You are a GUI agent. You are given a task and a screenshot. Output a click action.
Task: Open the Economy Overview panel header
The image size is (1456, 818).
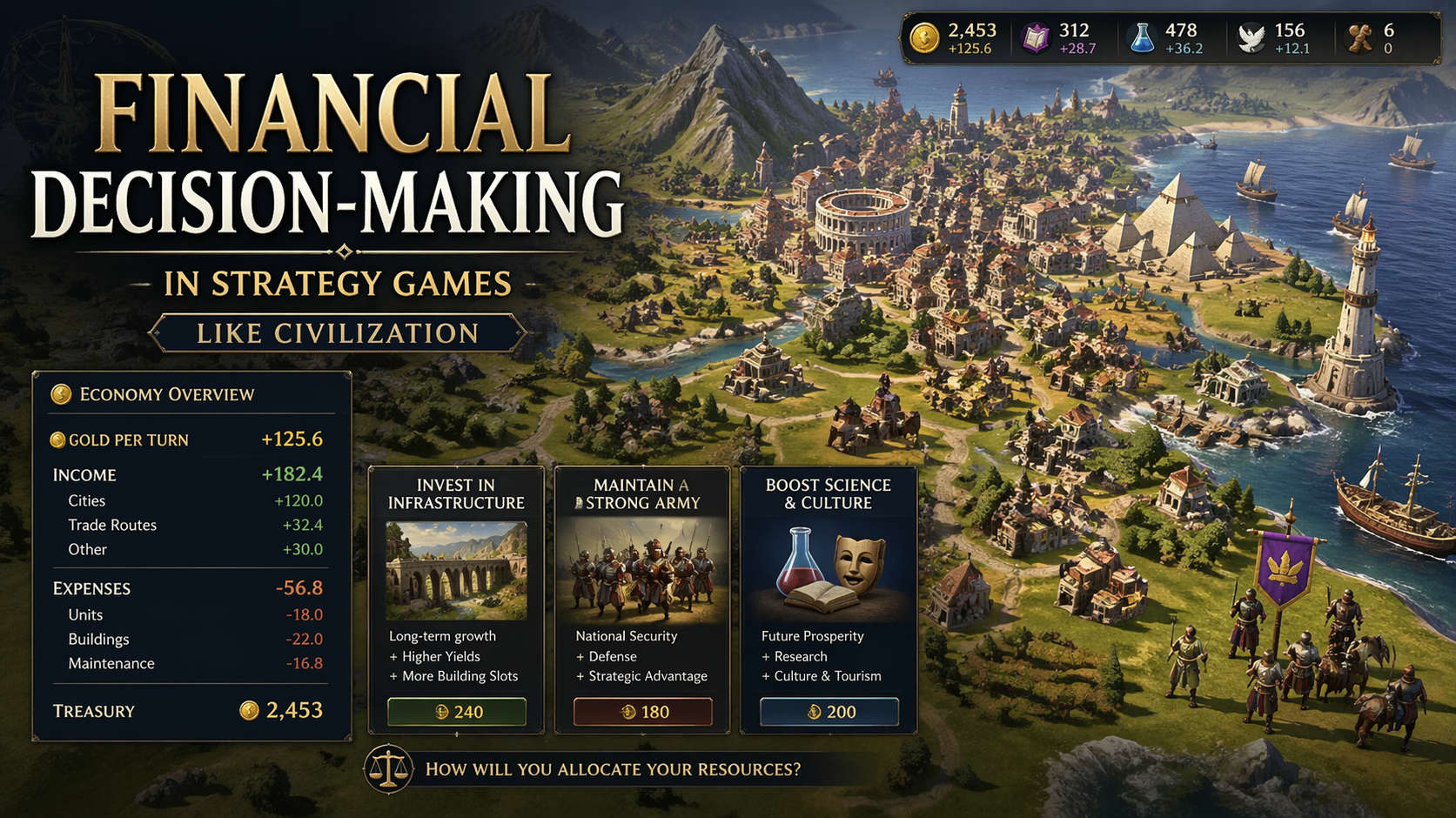[x=165, y=394]
